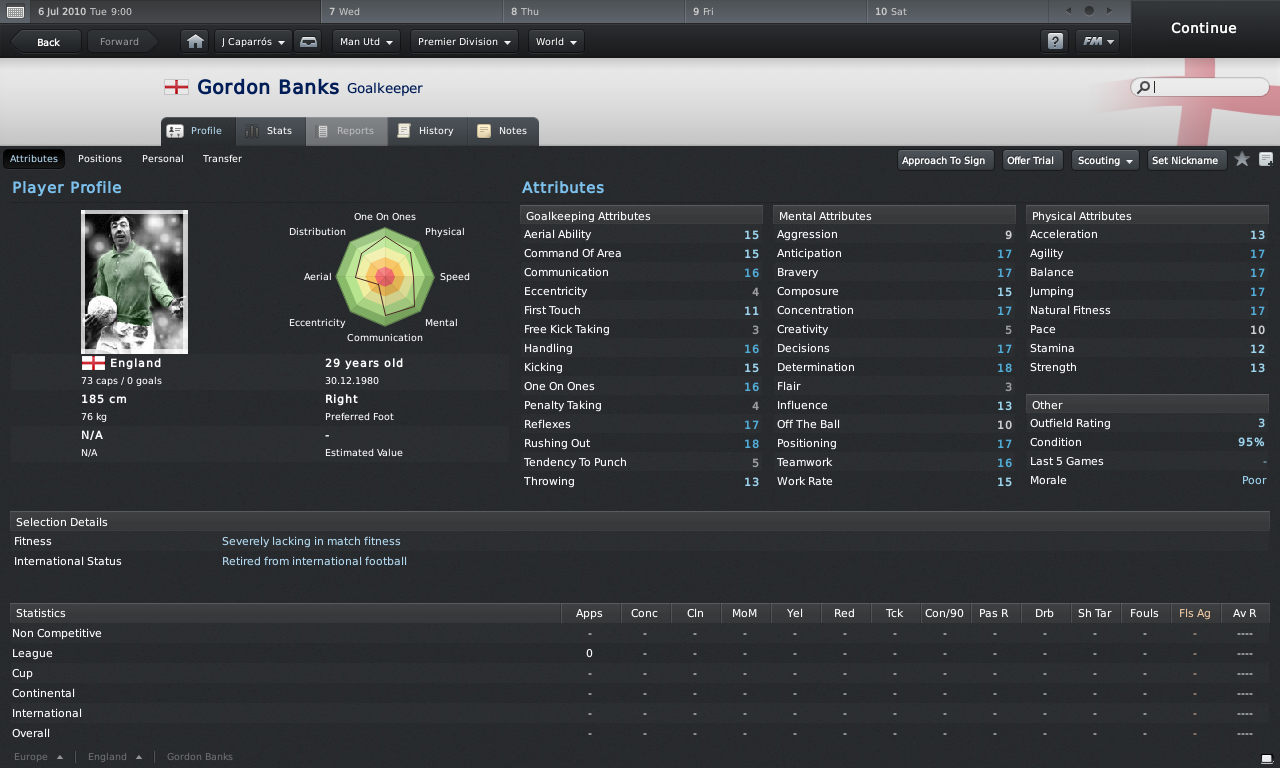1280x768 pixels.
Task: Open the home screen icon
Action: 196,42
